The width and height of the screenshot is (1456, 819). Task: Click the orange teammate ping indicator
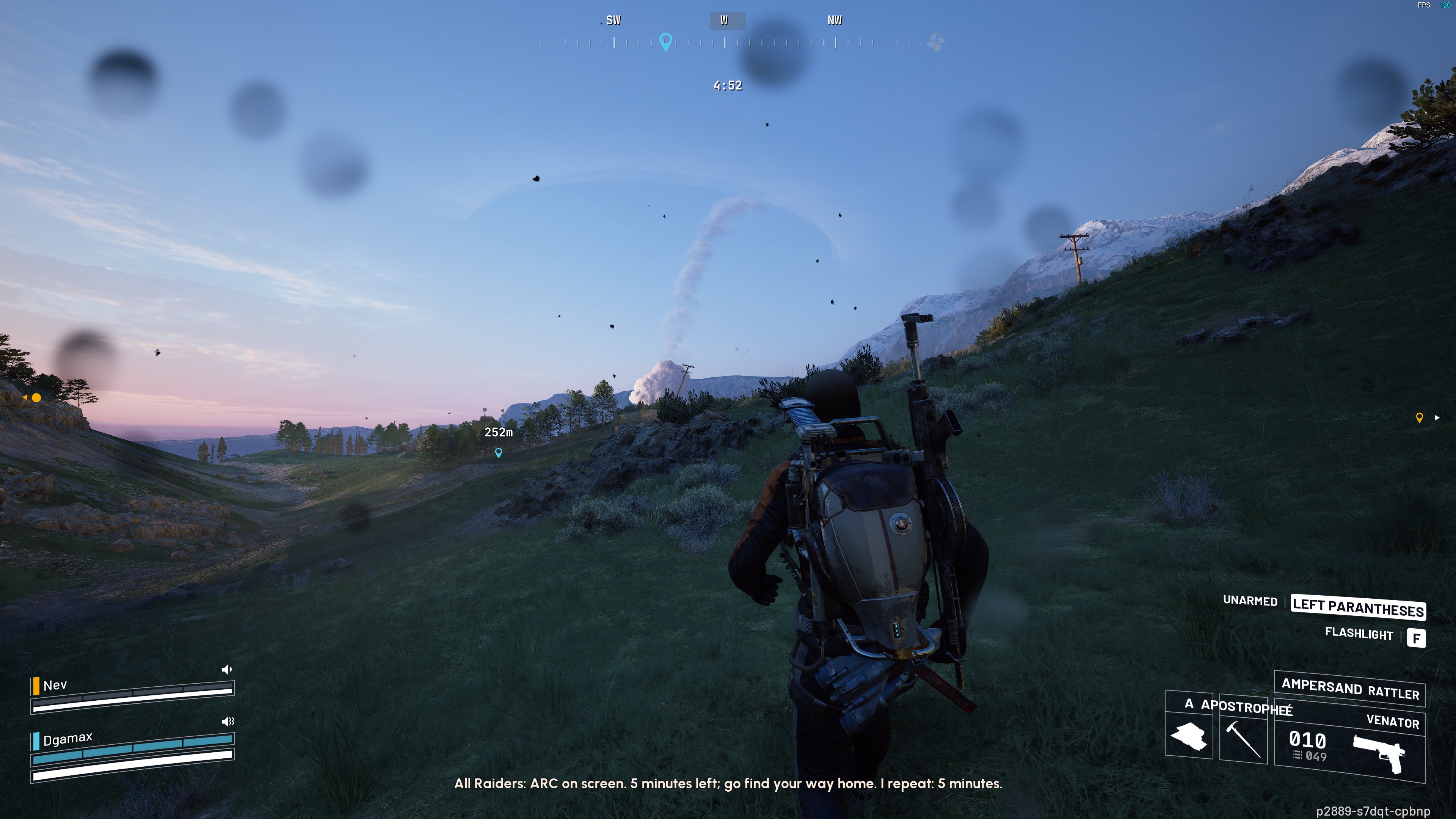(36, 398)
